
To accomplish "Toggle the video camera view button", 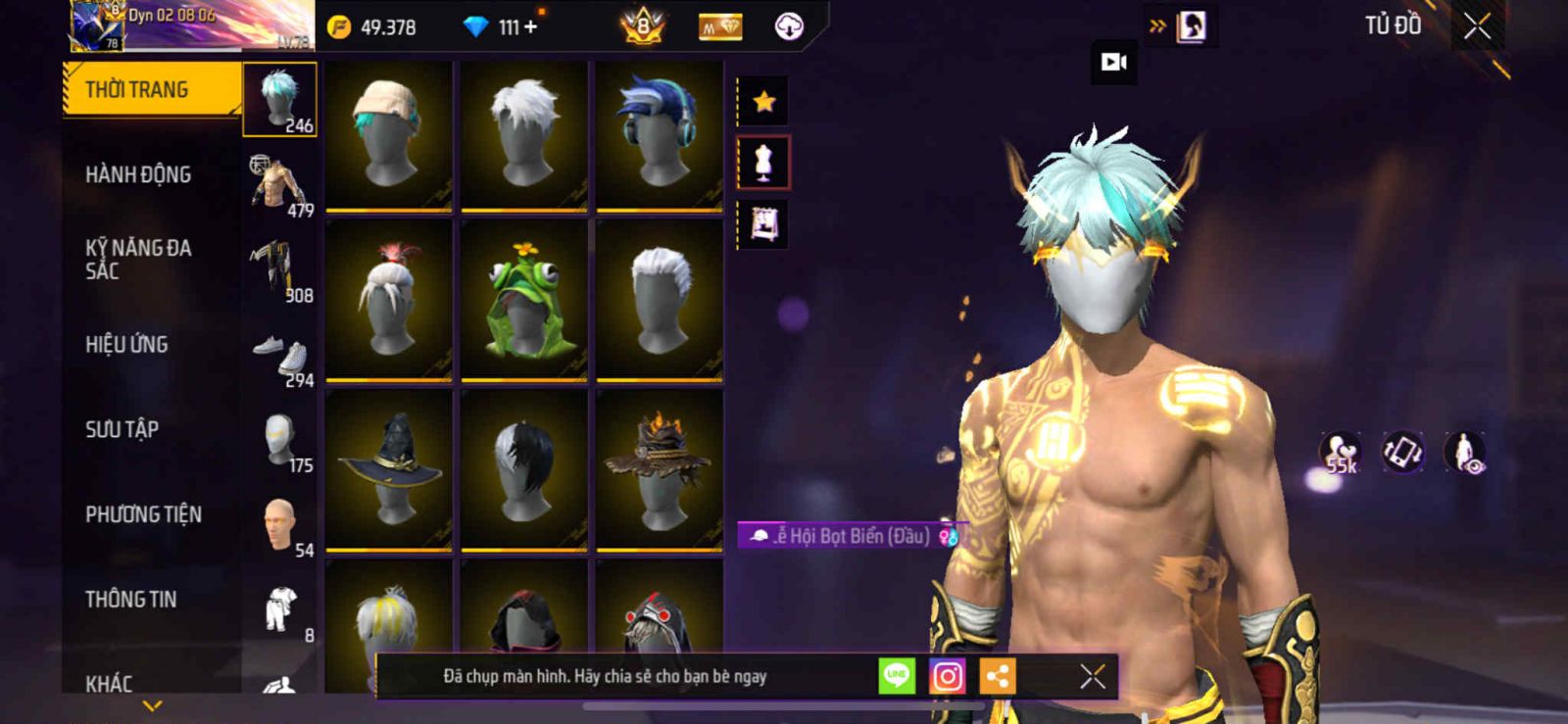I will 1114,63.
